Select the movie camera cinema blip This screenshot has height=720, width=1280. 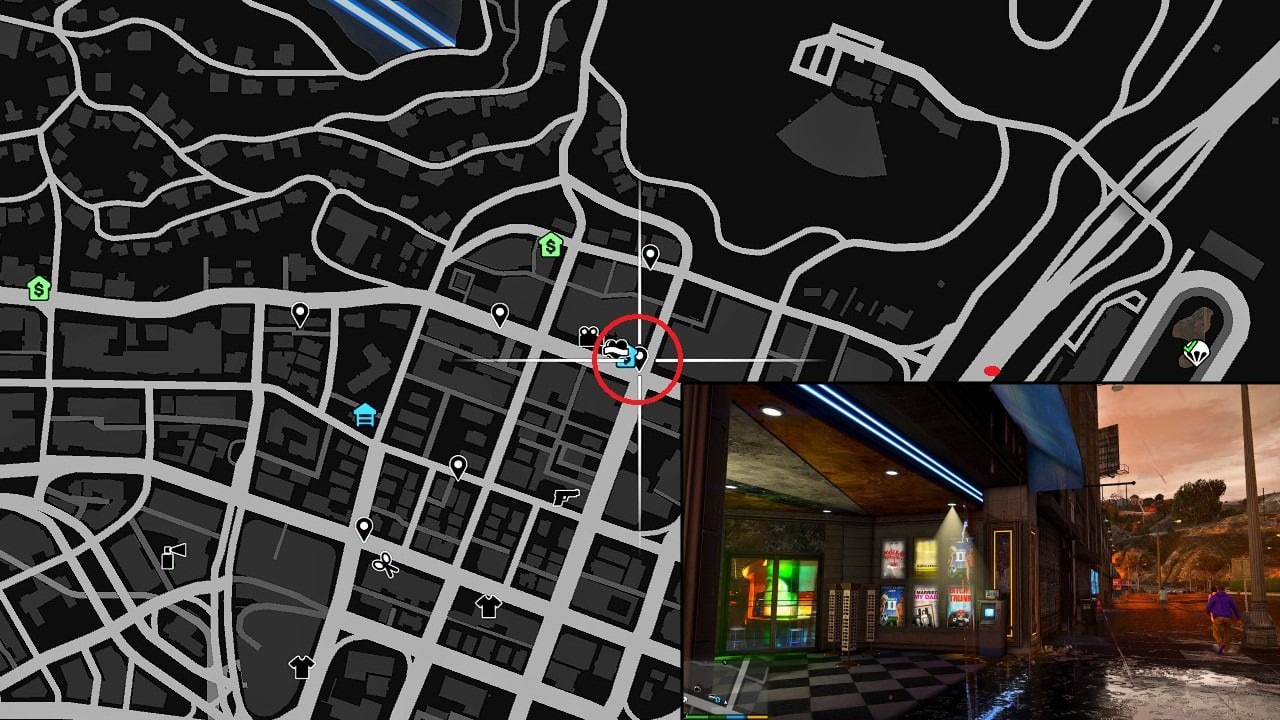589,335
